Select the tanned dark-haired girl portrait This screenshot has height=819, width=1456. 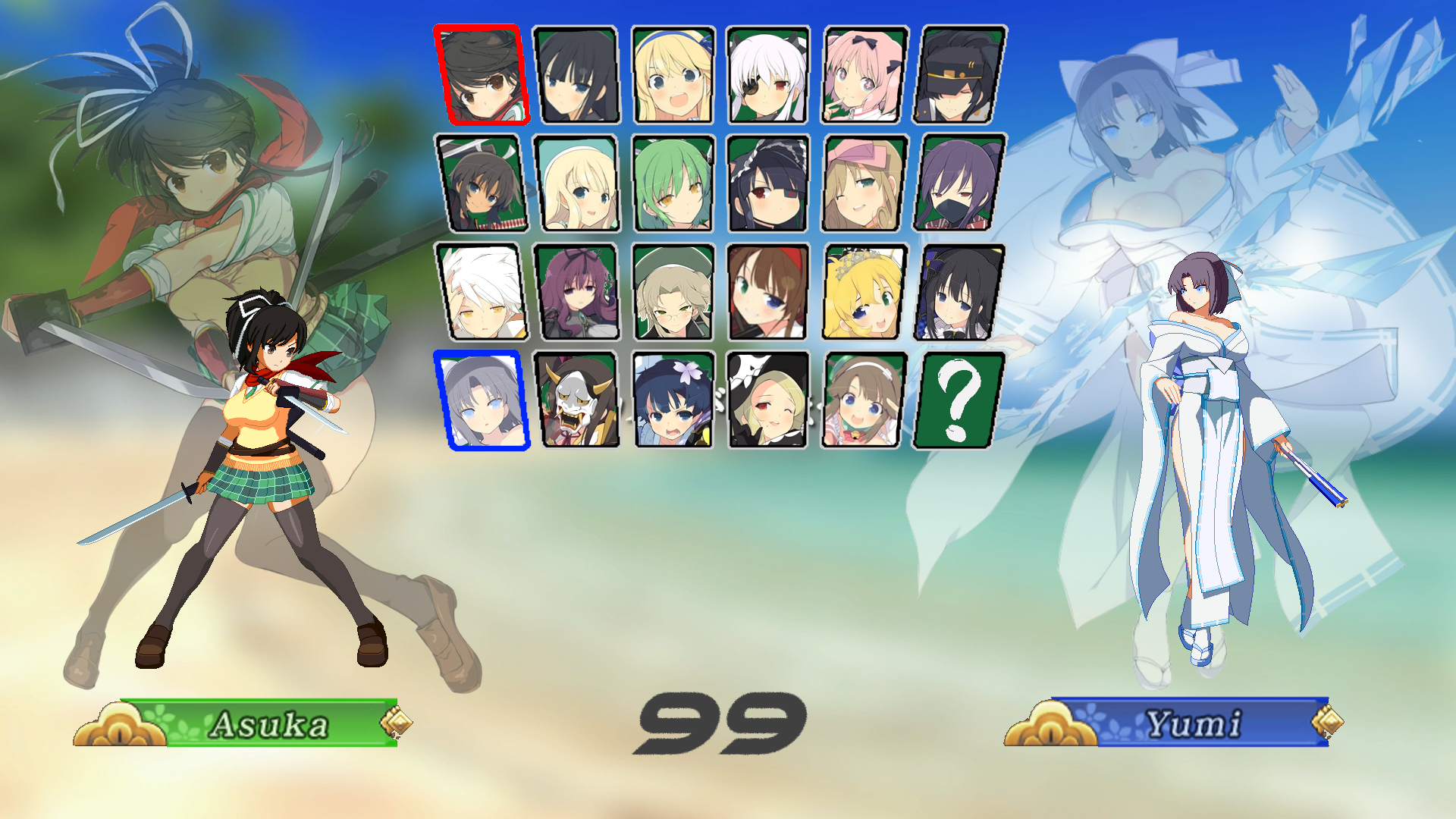481,183
